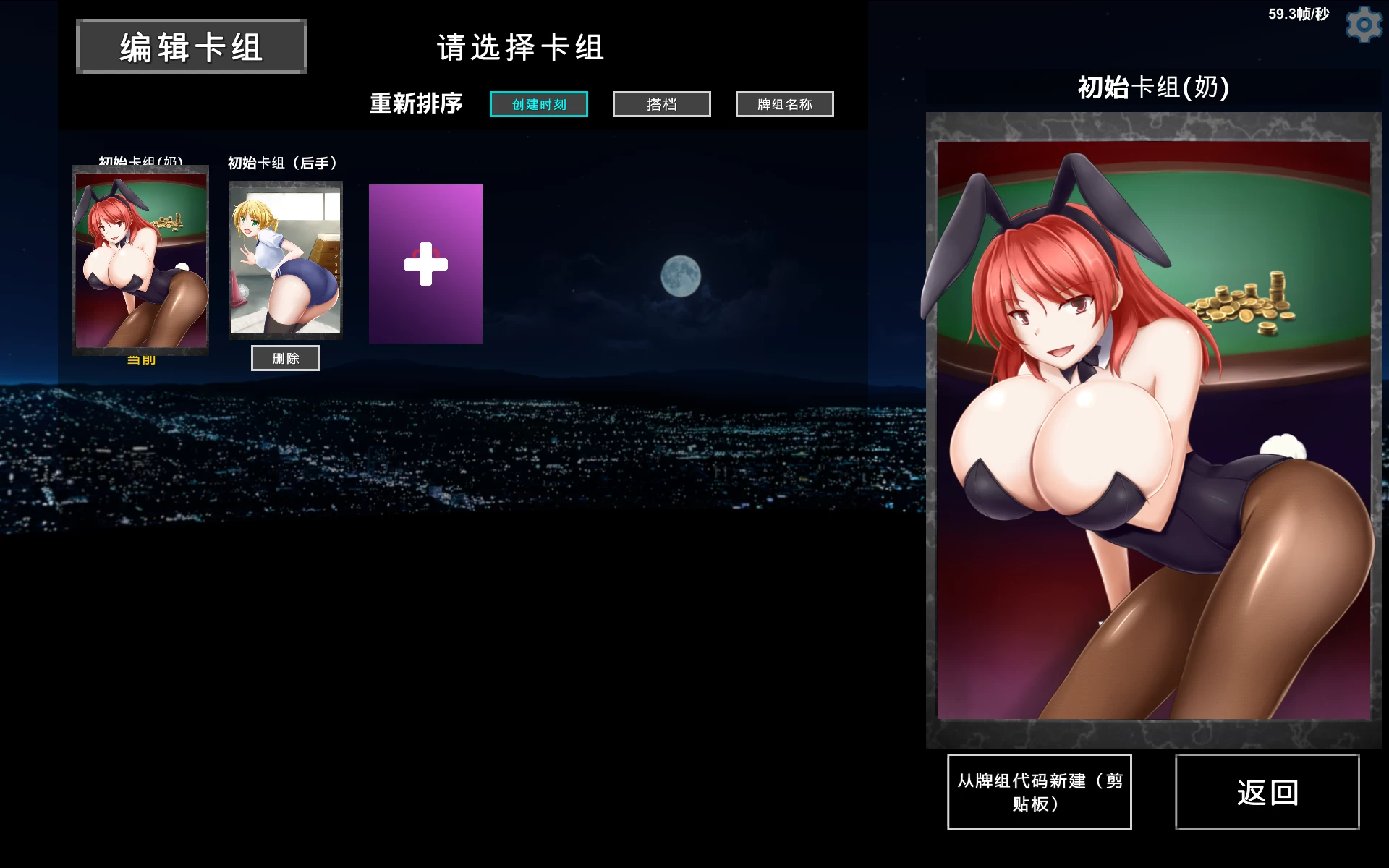The width and height of the screenshot is (1389, 868).
Task: Sort decks by 搭档 partner
Action: (x=660, y=104)
